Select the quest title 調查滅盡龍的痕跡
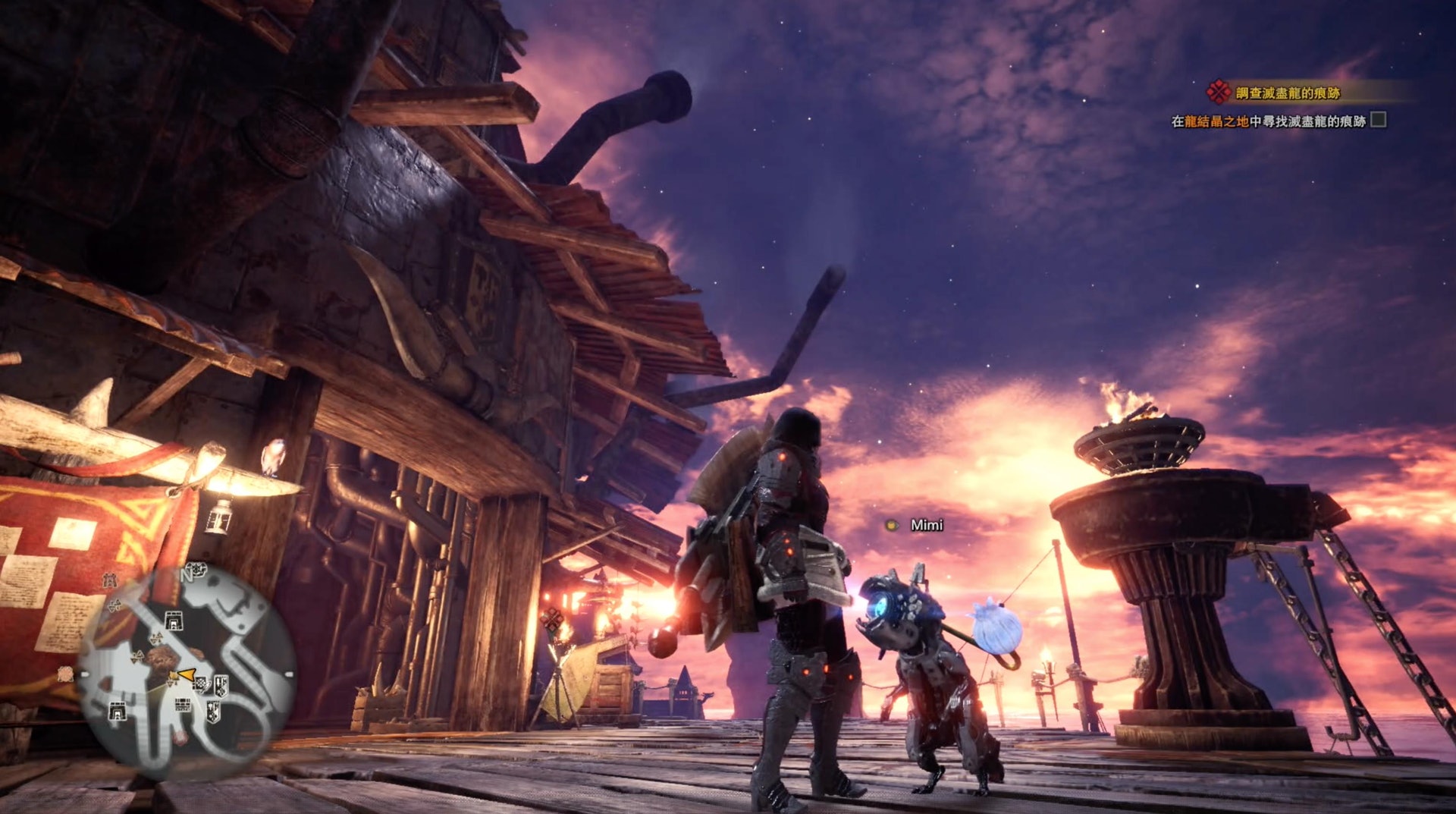The height and width of the screenshot is (814, 1456). pyautogui.click(x=1288, y=93)
